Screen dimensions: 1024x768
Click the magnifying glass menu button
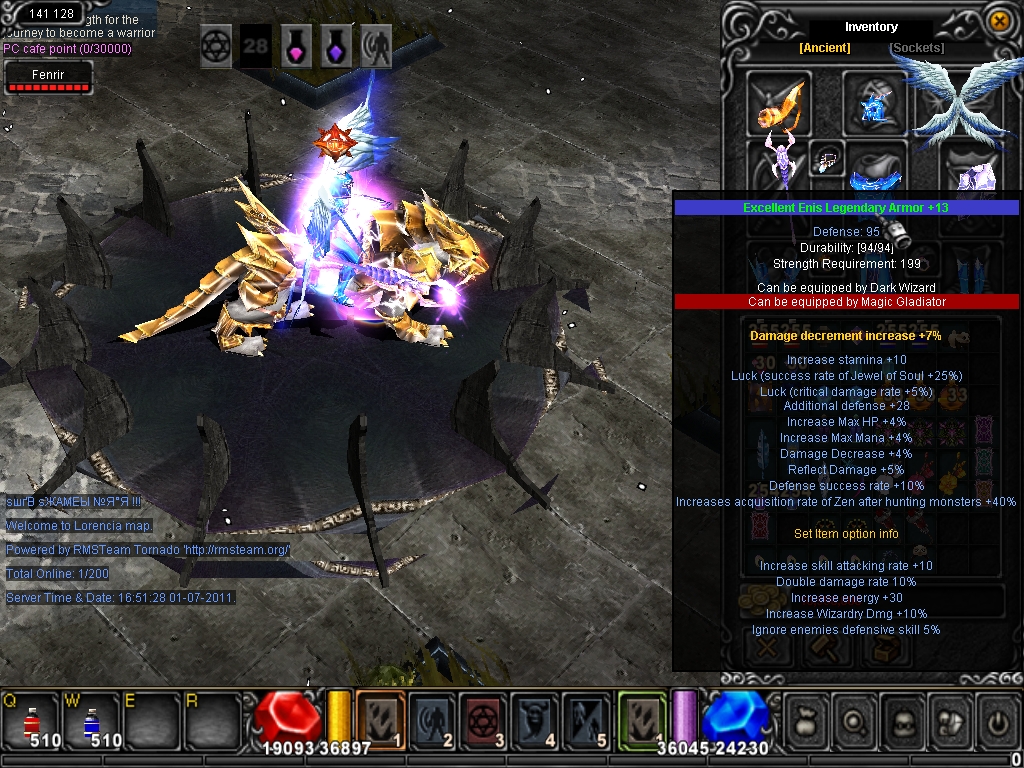pyautogui.click(x=855, y=720)
